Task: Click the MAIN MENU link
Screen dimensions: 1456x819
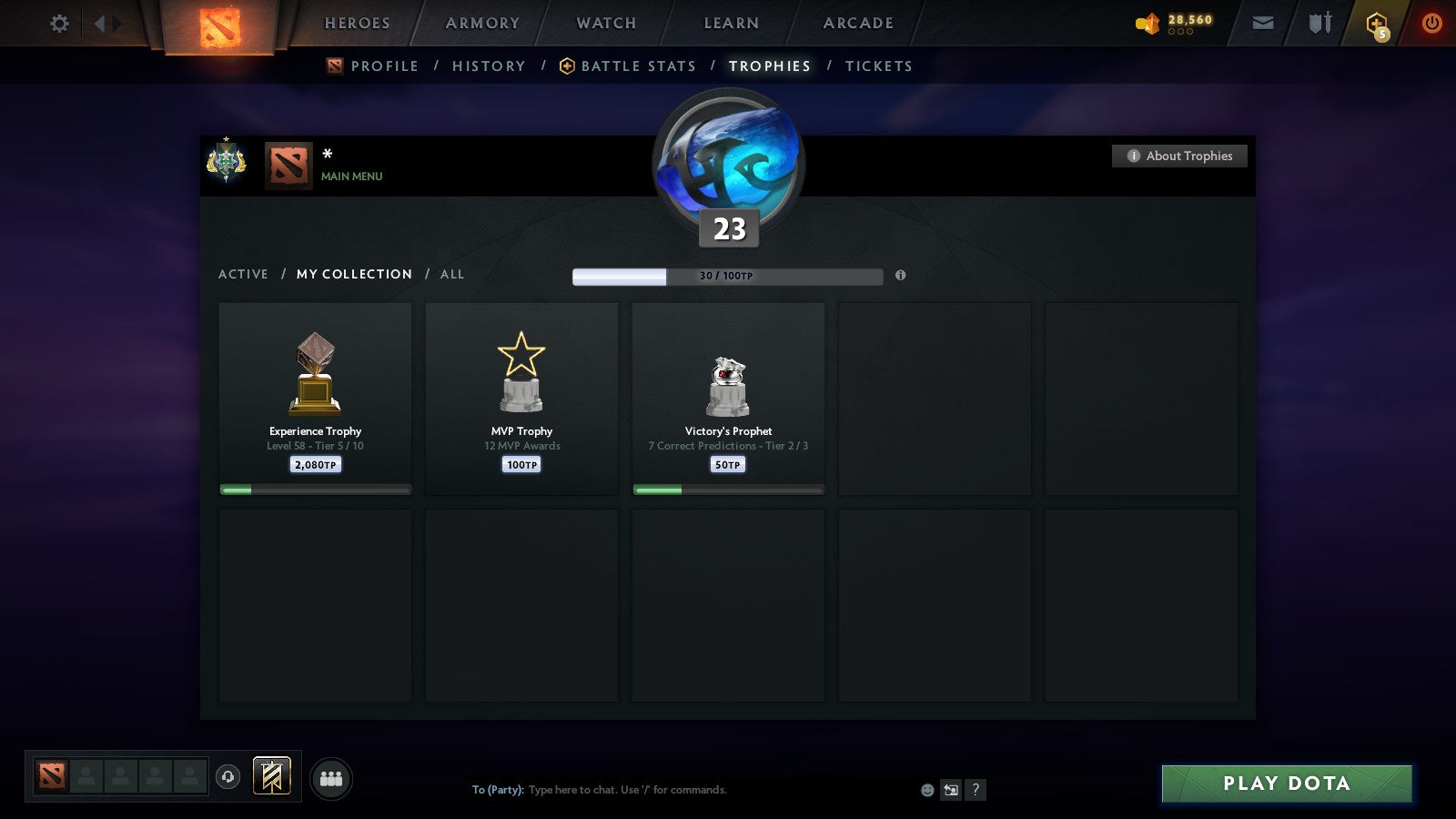Action: [350, 177]
